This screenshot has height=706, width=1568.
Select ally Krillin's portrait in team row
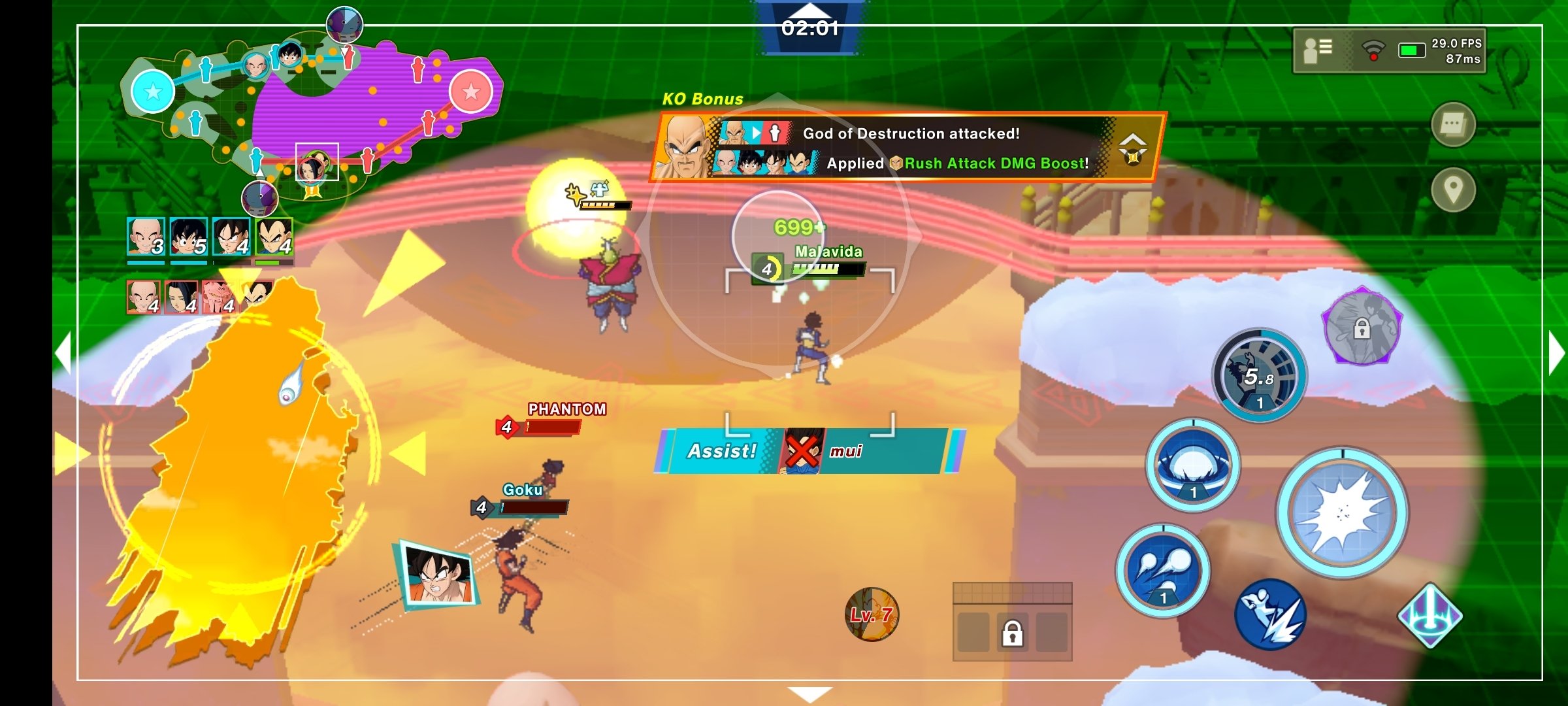point(145,237)
